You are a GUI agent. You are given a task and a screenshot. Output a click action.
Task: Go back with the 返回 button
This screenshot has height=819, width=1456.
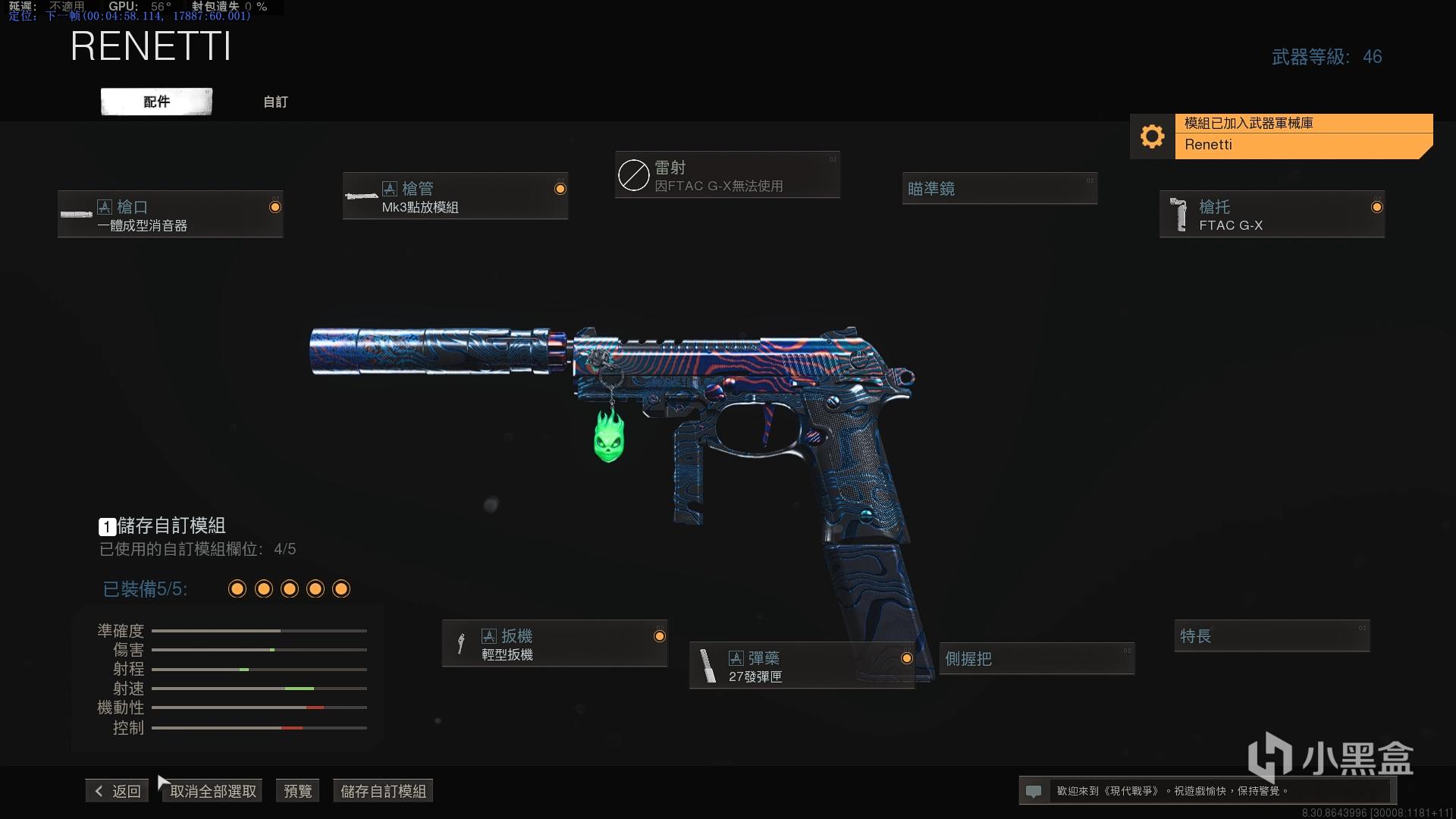[x=118, y=791]
